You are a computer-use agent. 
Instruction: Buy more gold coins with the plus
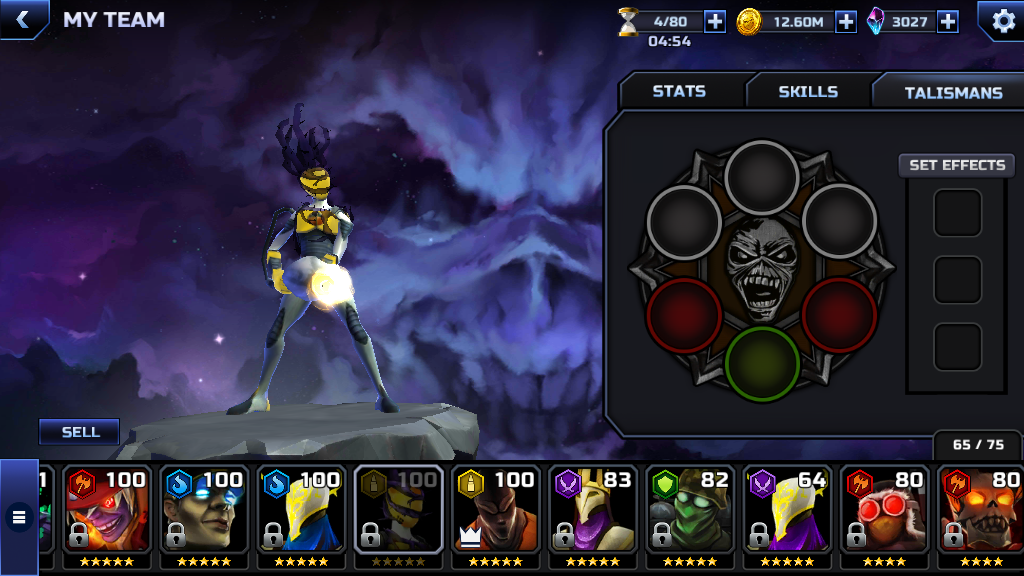[846, 21]
